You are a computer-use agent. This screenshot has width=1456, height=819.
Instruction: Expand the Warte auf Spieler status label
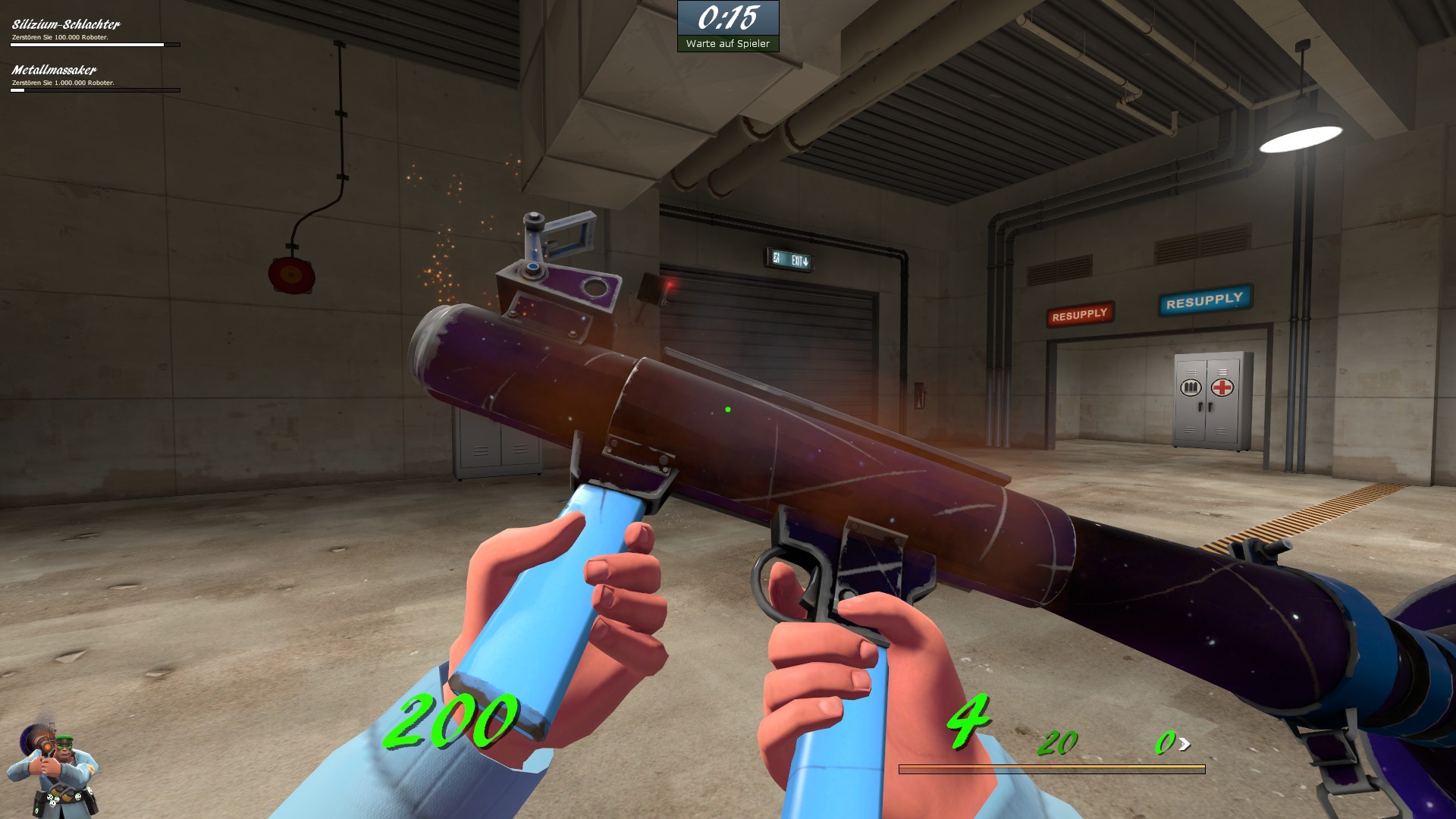(x=727, y=44)
